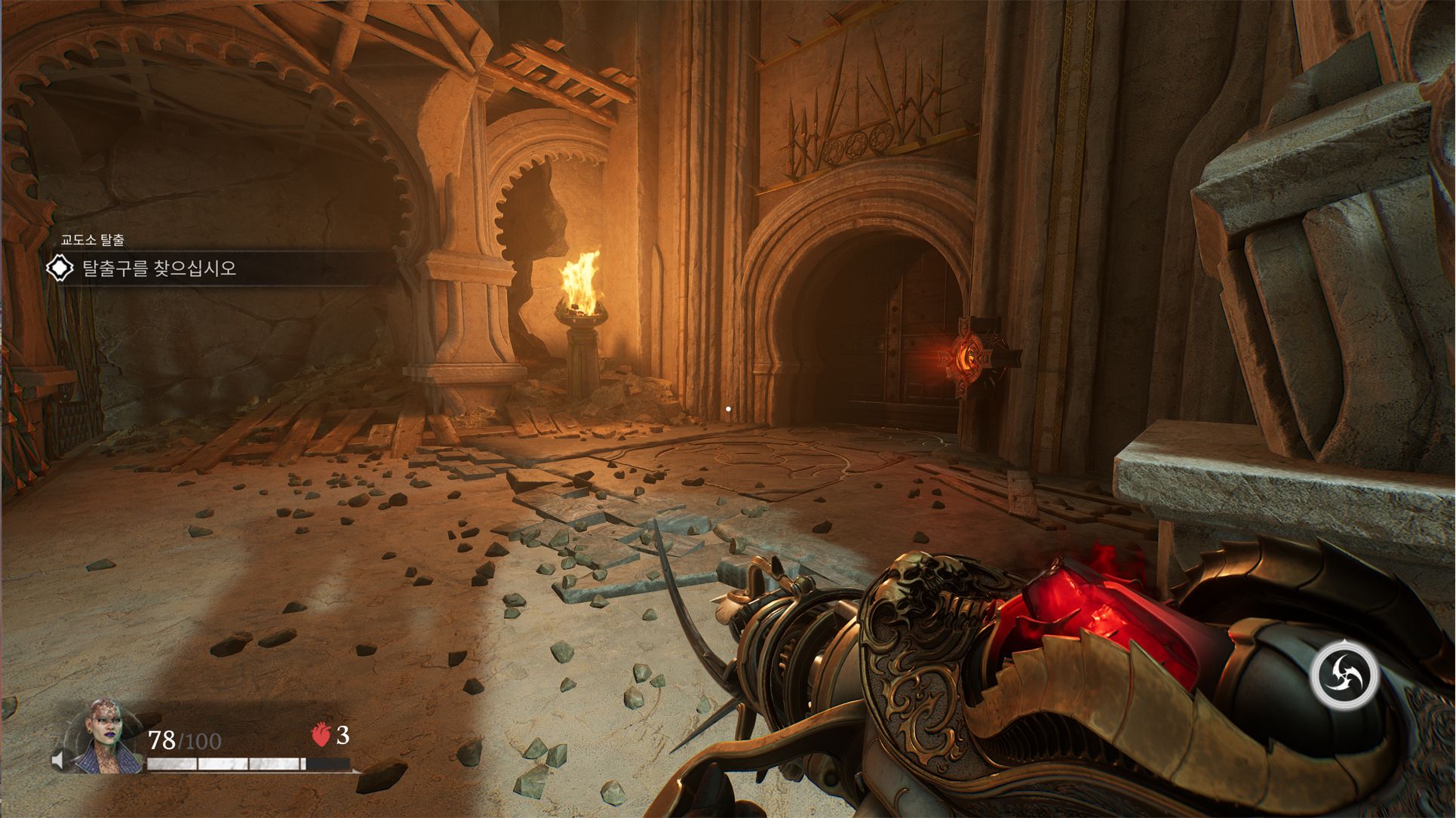
Task: Select the red heart item icon
Action: (321, 734)
